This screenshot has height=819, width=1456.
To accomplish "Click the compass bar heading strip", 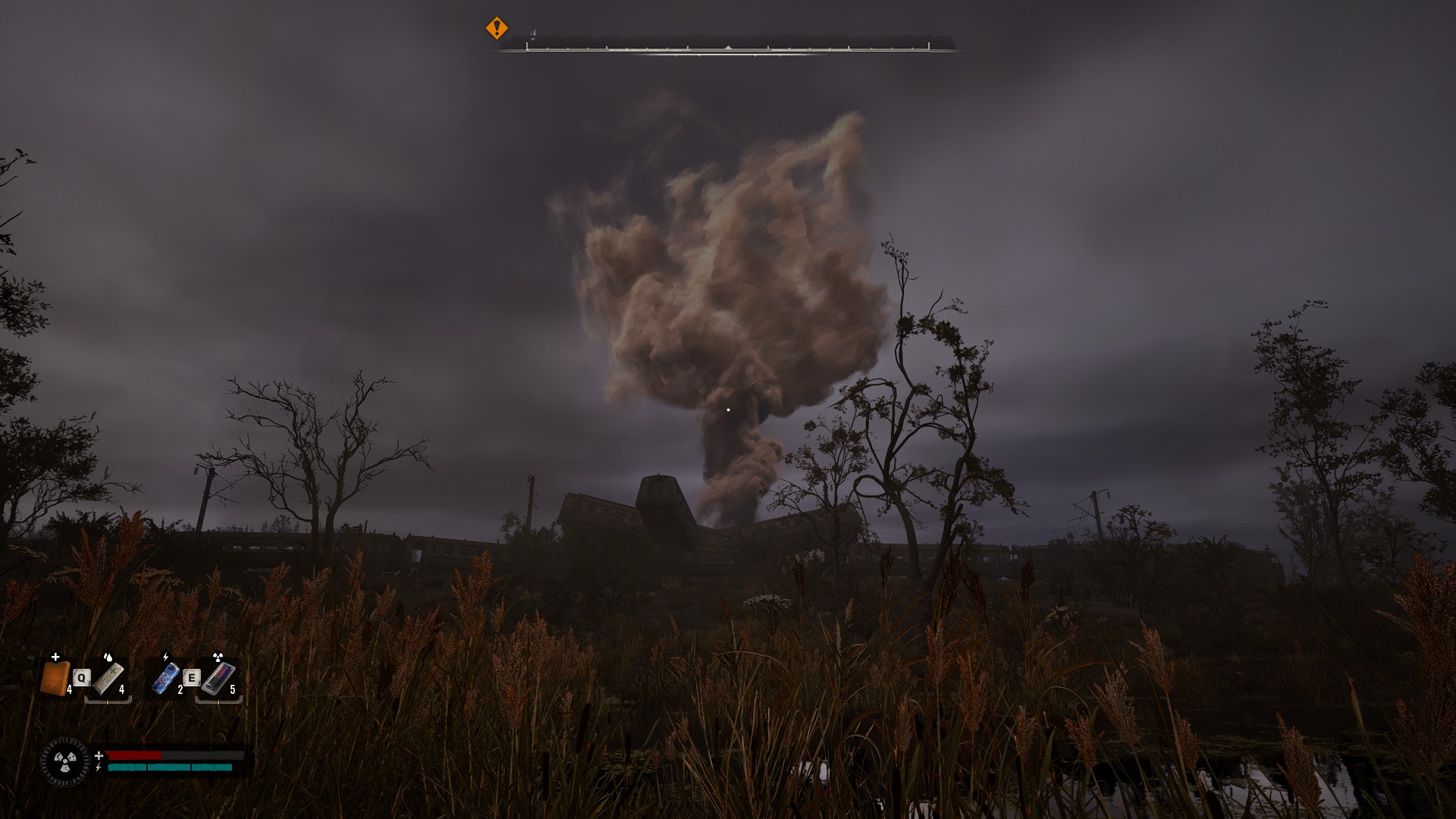I will click(x=728, y=47).
